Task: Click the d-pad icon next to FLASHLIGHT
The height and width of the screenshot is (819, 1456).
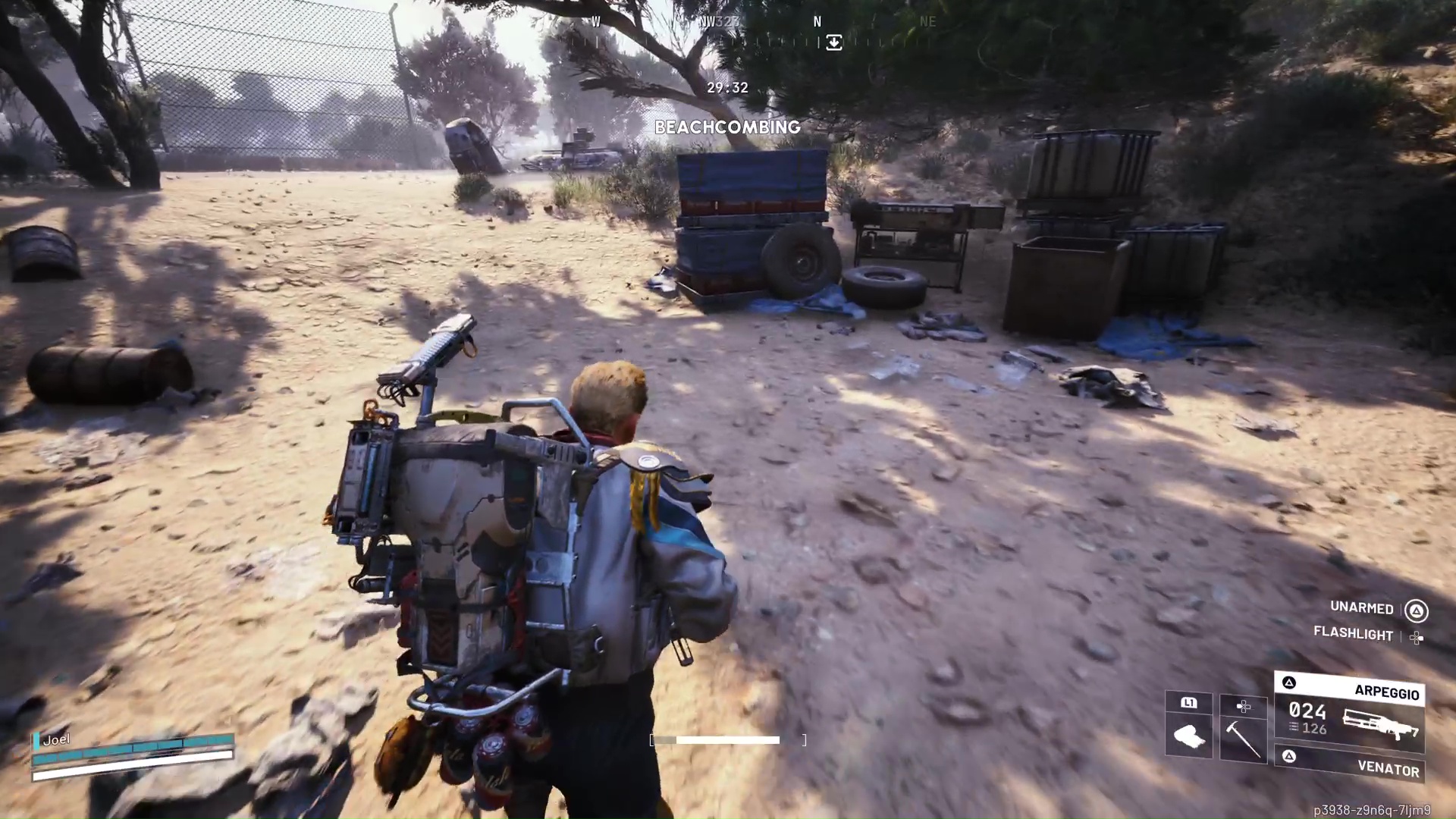Action: [1417, 639]
